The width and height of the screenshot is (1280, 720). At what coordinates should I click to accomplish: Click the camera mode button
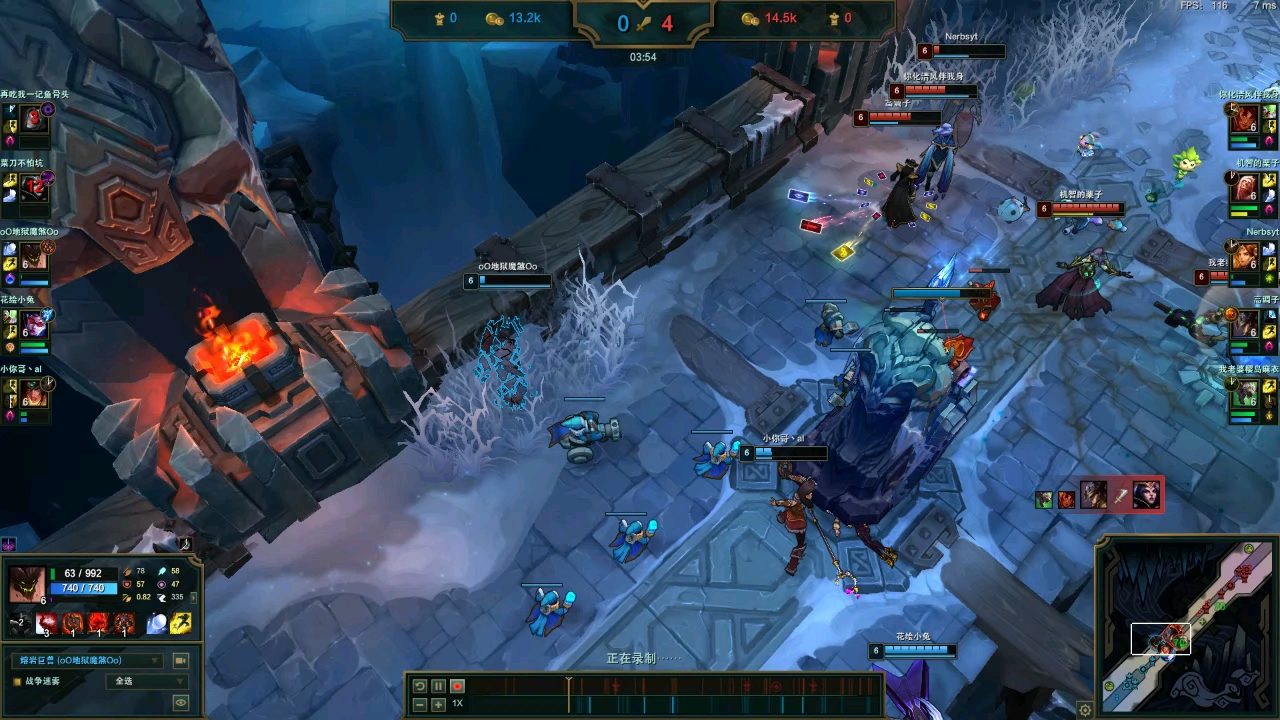[181, 660]
